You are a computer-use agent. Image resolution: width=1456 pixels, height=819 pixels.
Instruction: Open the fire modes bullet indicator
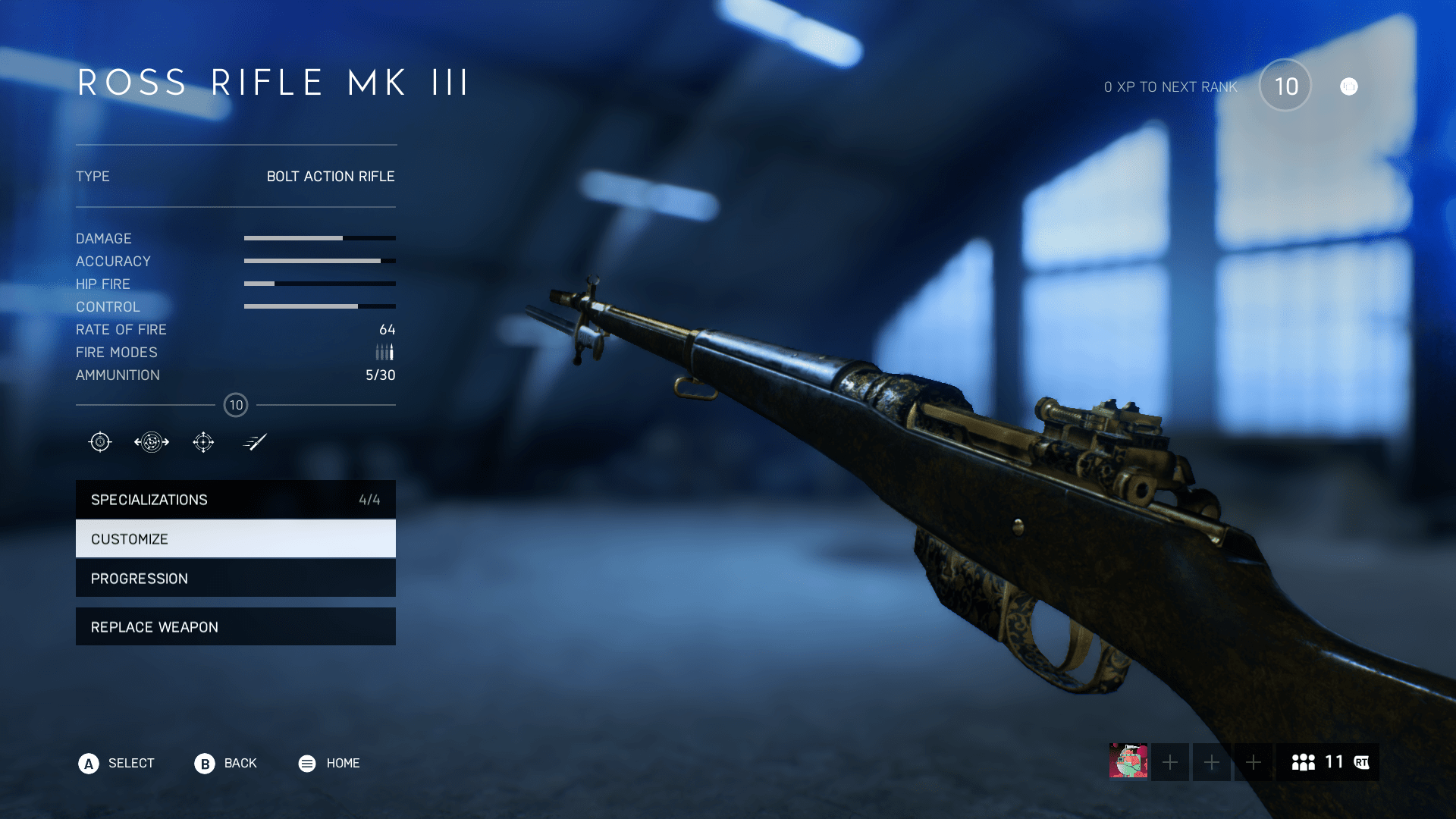tap(384, 351)
